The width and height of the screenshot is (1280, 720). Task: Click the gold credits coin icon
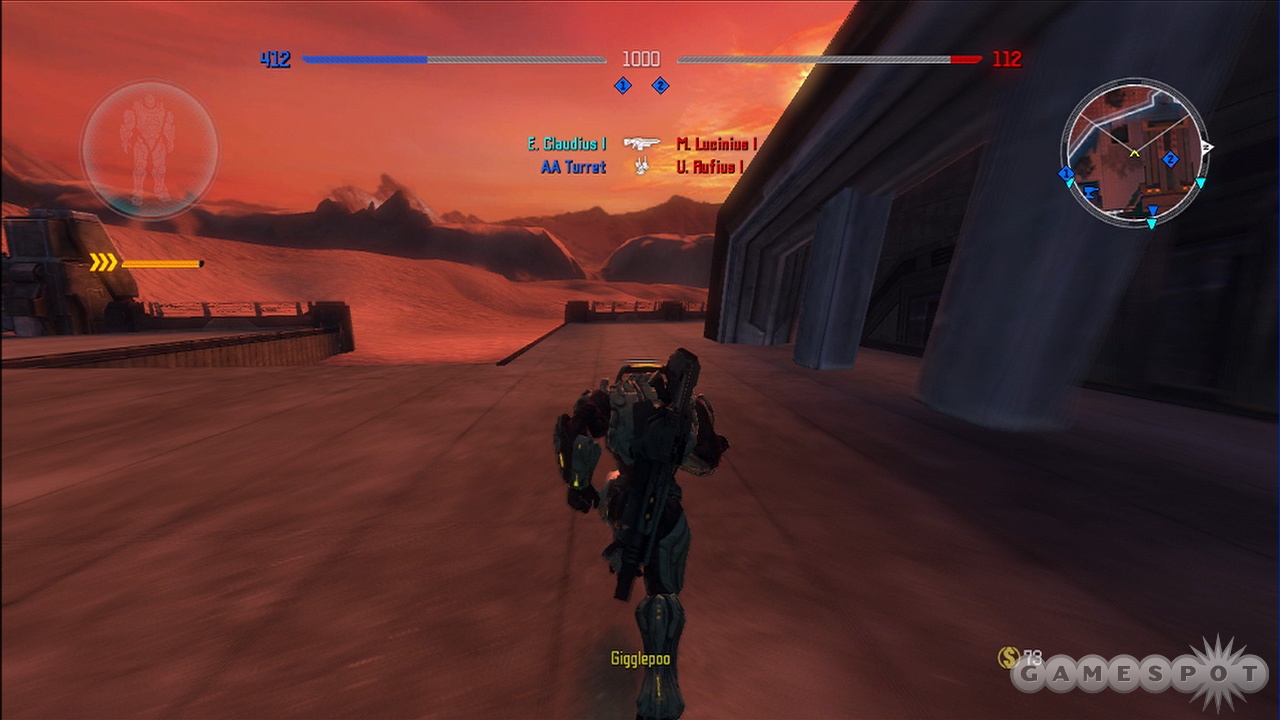[x=1008, y=657]
